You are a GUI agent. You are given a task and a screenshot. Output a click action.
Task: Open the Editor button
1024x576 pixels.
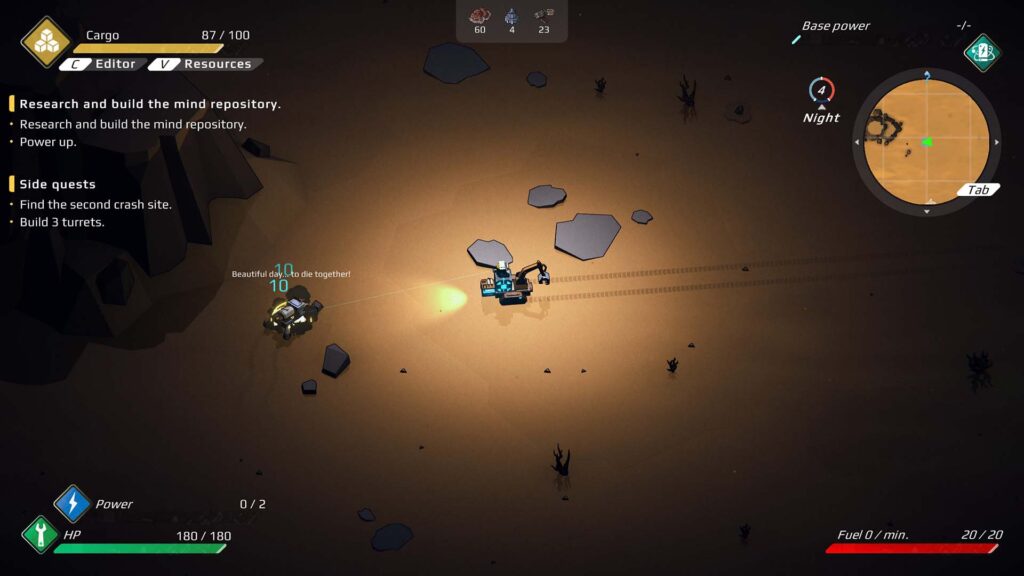(x=102, y=64)
